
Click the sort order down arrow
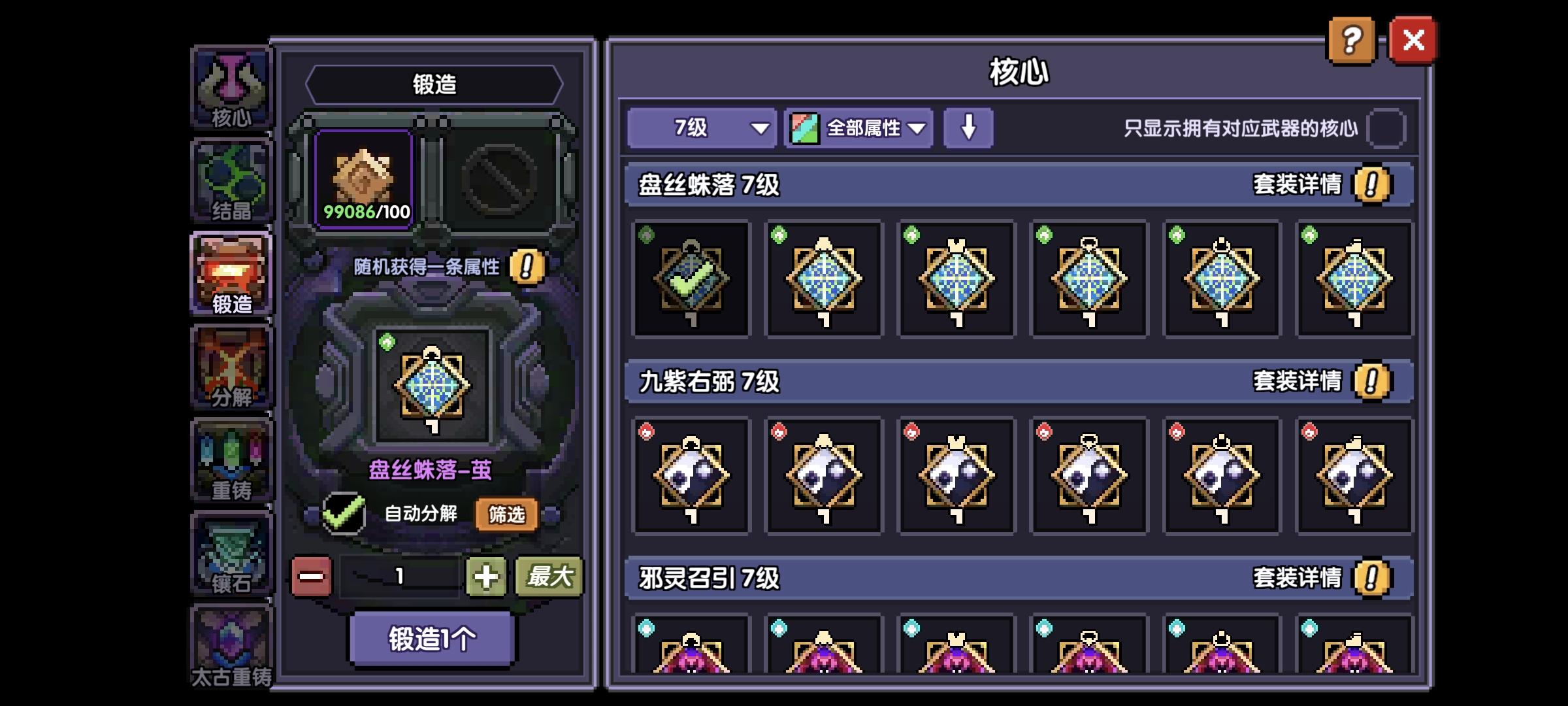coord(968,128)
